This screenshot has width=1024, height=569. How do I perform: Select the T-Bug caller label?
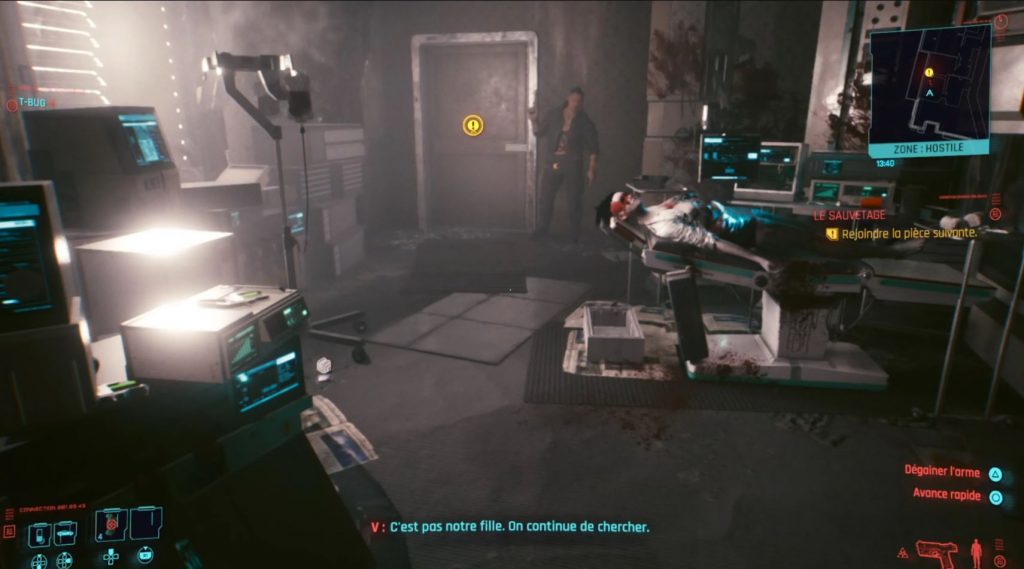click(32, 102)
